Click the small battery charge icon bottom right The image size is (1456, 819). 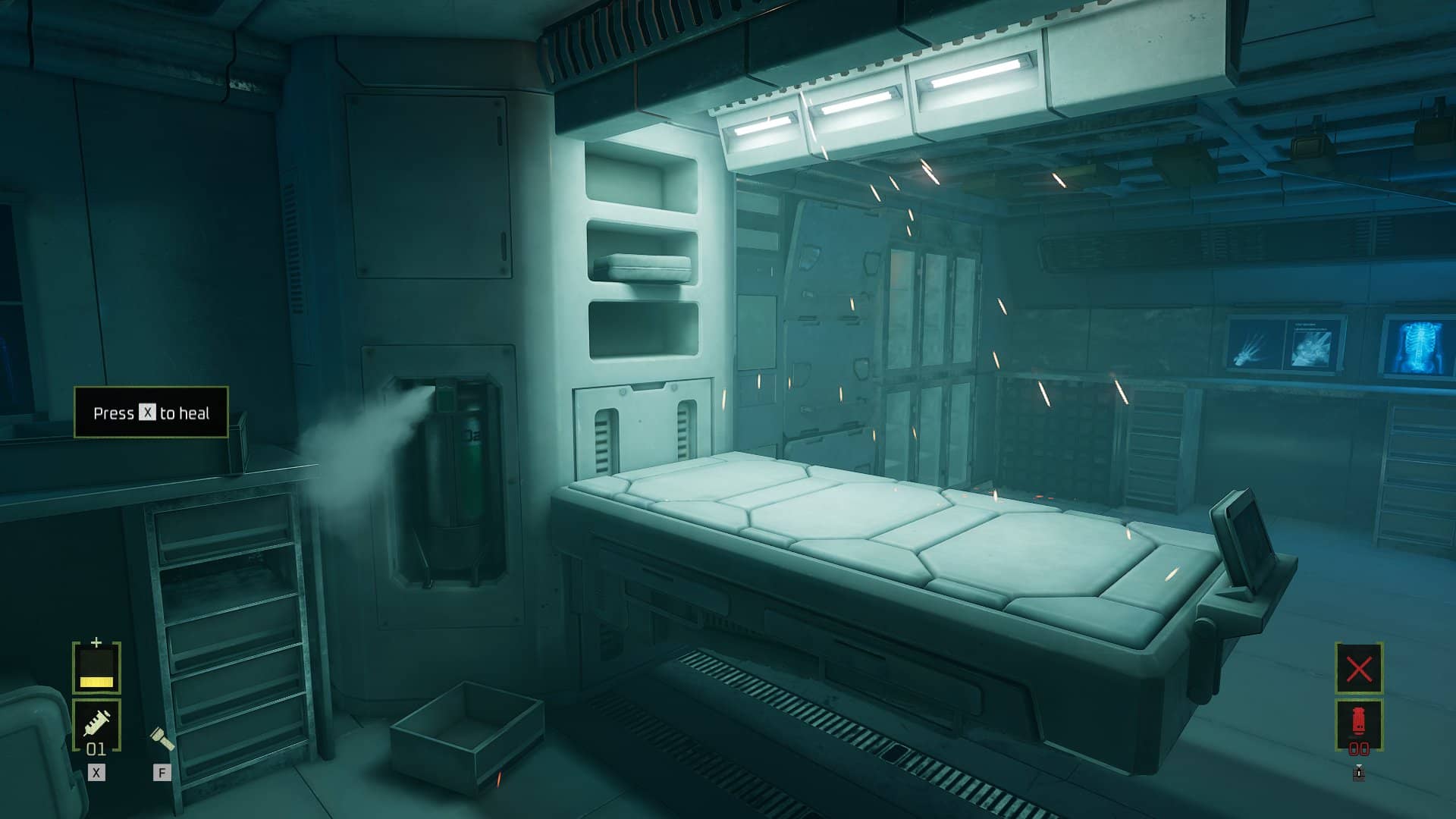1359,772
